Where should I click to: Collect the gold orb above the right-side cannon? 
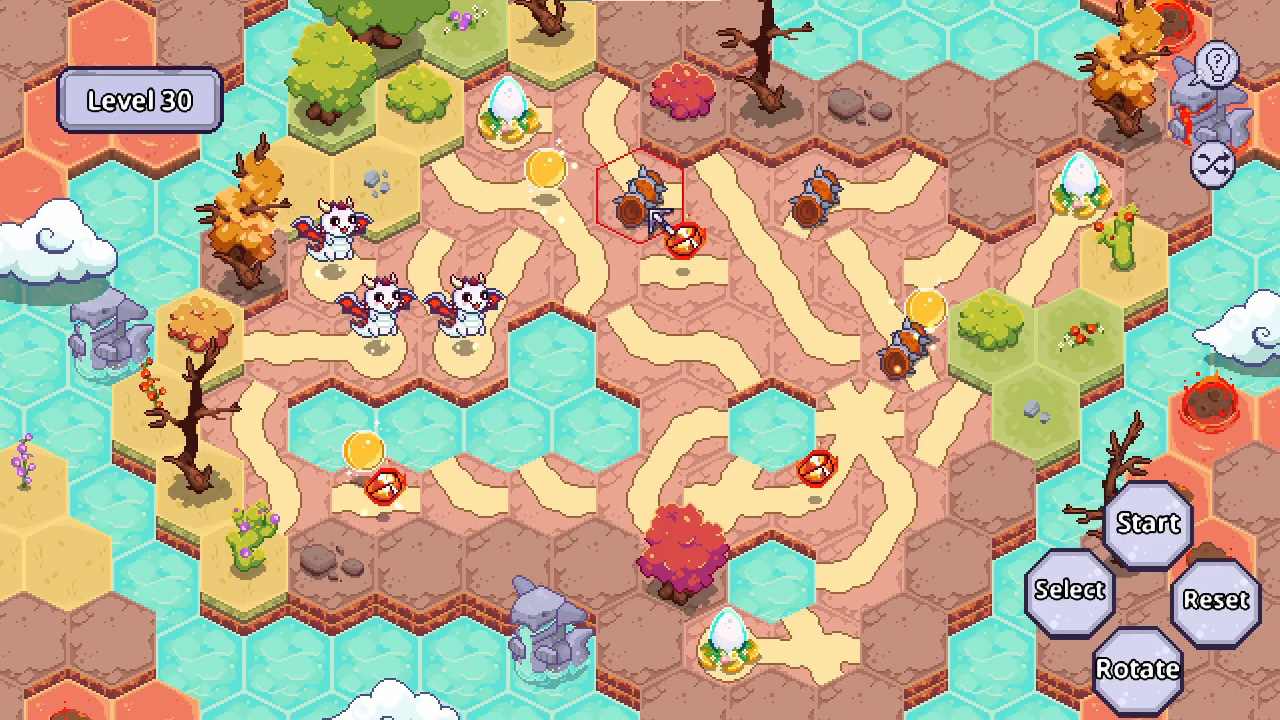pos(924,308)
